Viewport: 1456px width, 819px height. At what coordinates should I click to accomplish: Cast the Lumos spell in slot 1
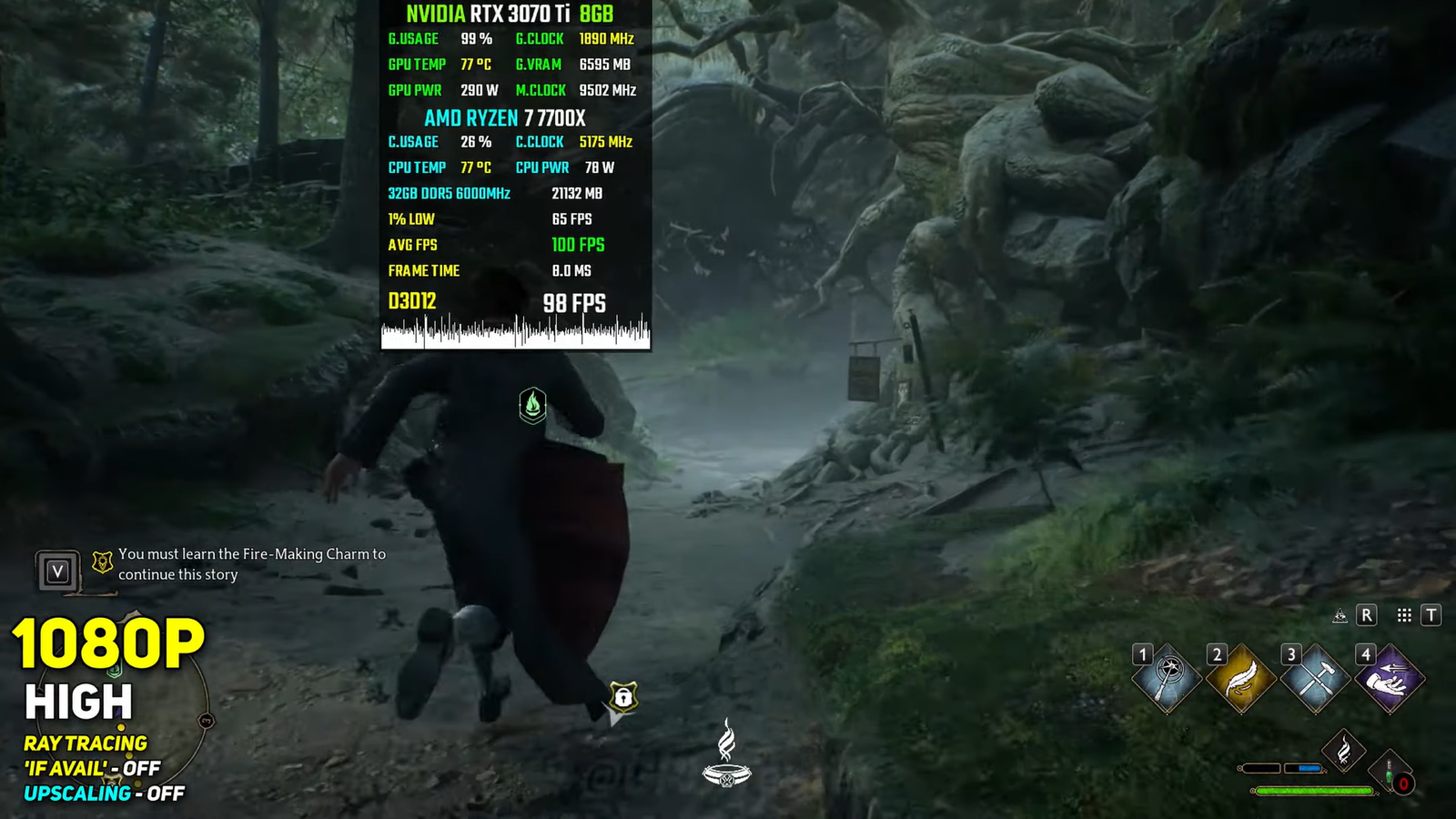[x=1168, y=679]
